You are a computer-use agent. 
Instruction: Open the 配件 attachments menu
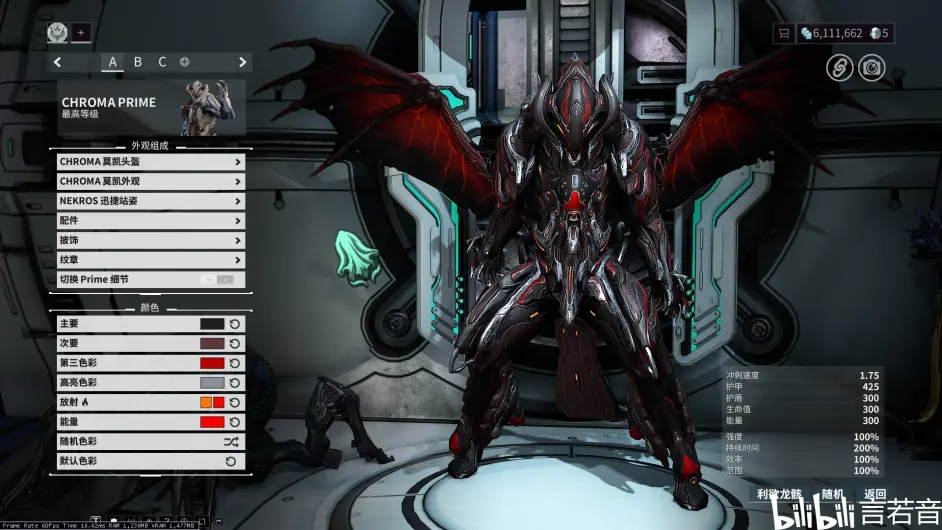(x=150, y=220)
